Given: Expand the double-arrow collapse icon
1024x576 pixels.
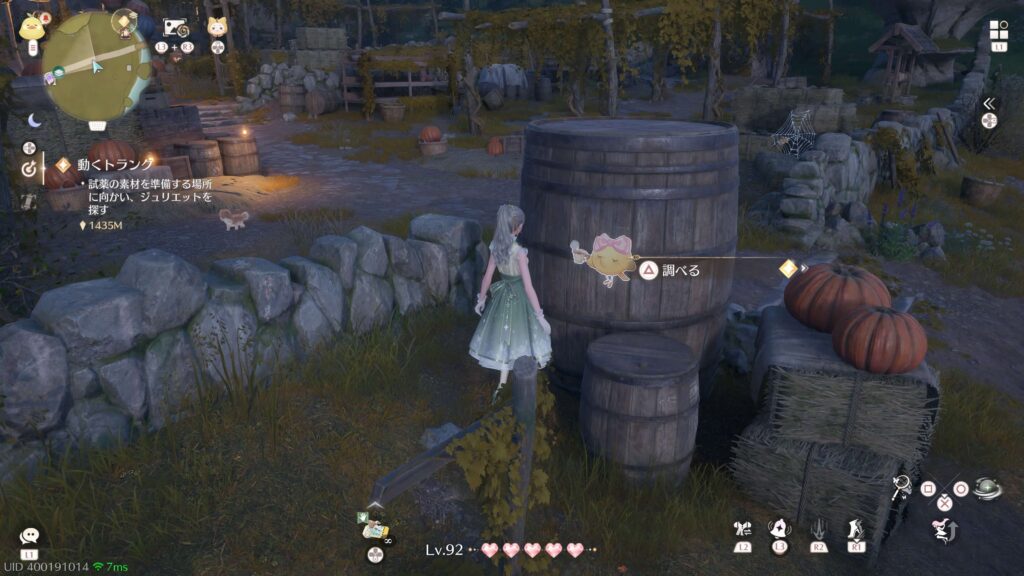Looking at the screenshot, I should (990, 103).
